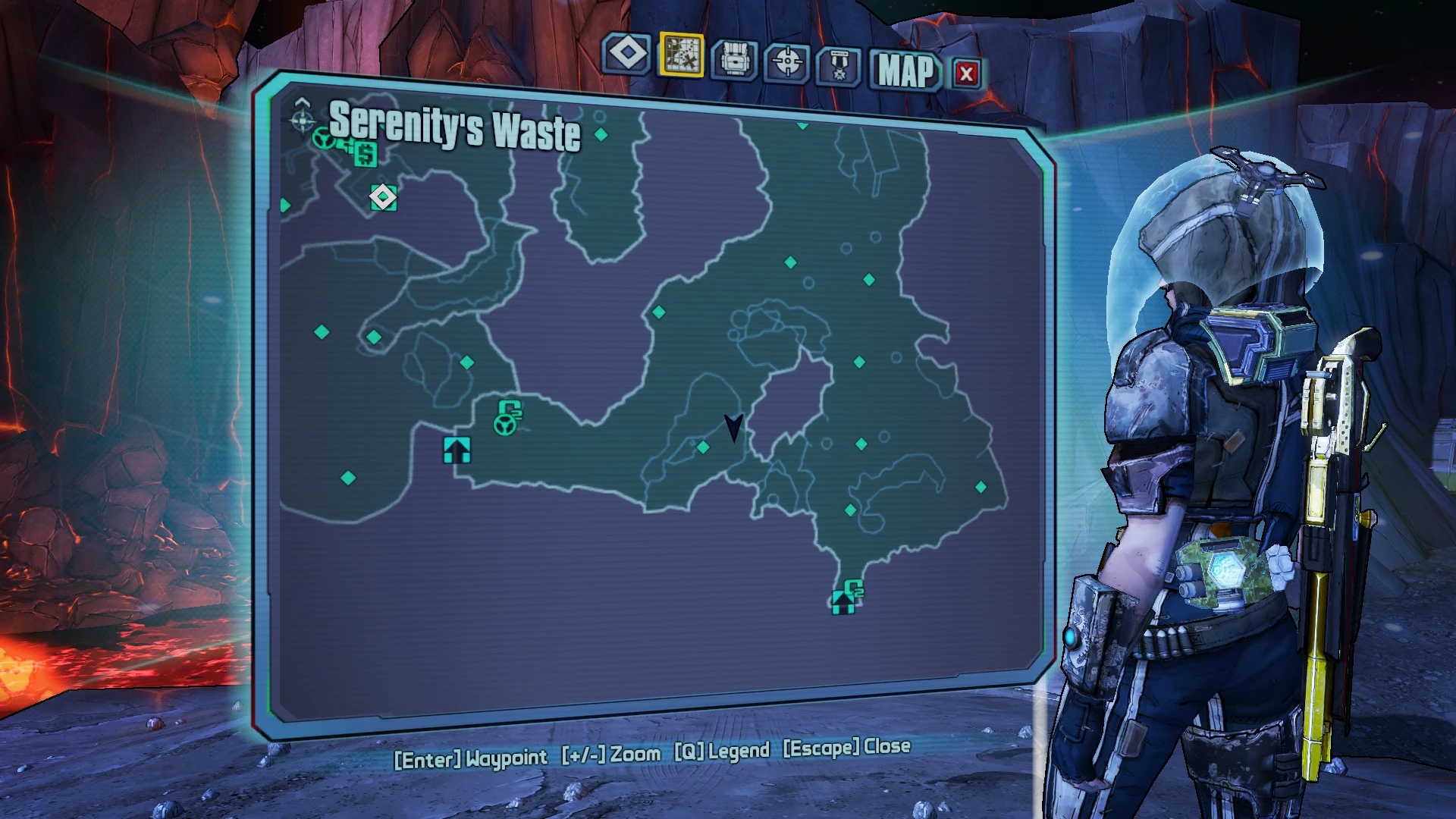Select the white diamond mission waypoint marker
The image size is (1456, 819).
click(383, 197)
